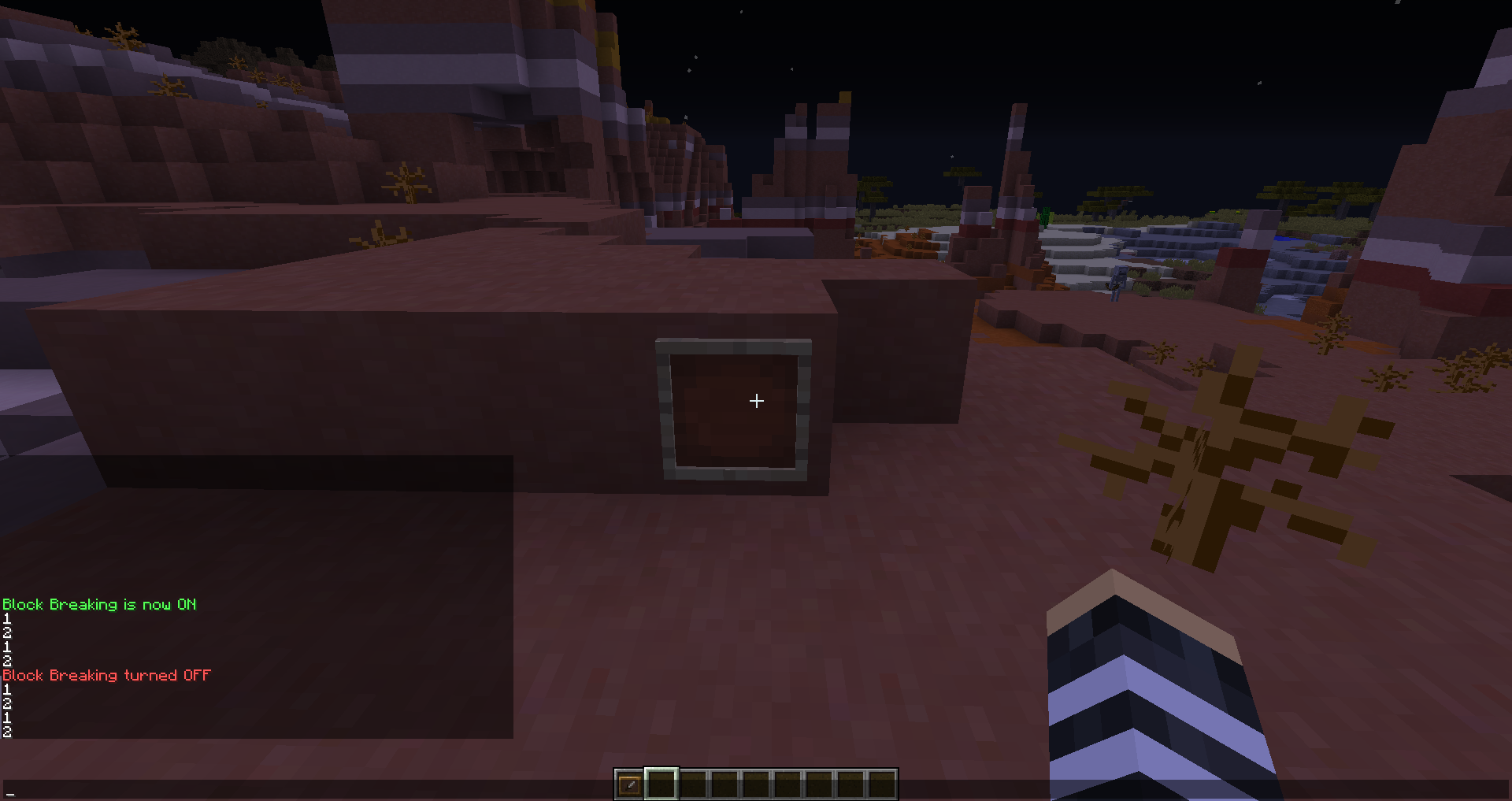Click the 'Block Breaking turned OFF' chat message
The image size is (1512, 801).
click(106, 675)
